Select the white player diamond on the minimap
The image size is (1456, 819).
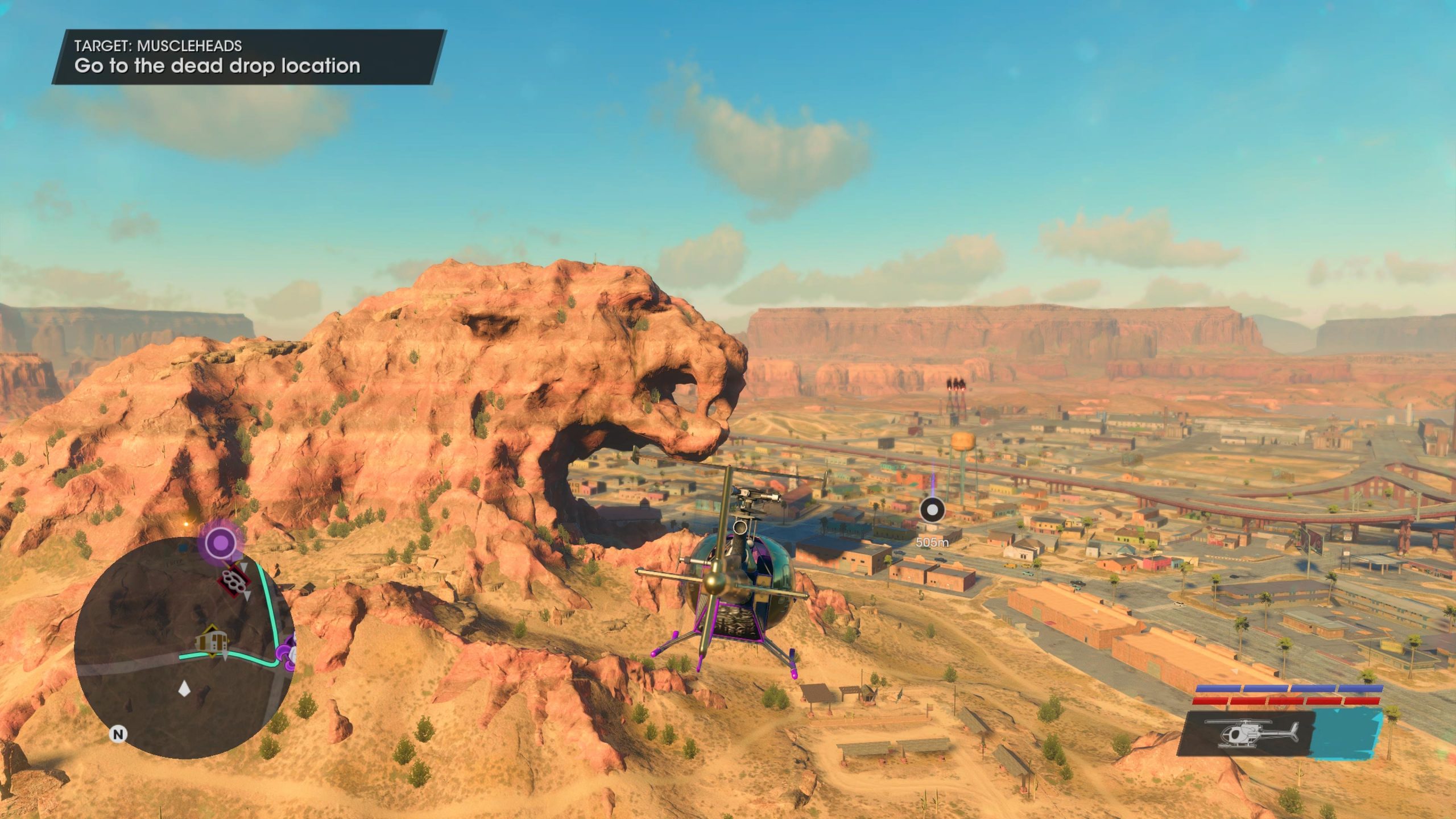tap(184, 689)
